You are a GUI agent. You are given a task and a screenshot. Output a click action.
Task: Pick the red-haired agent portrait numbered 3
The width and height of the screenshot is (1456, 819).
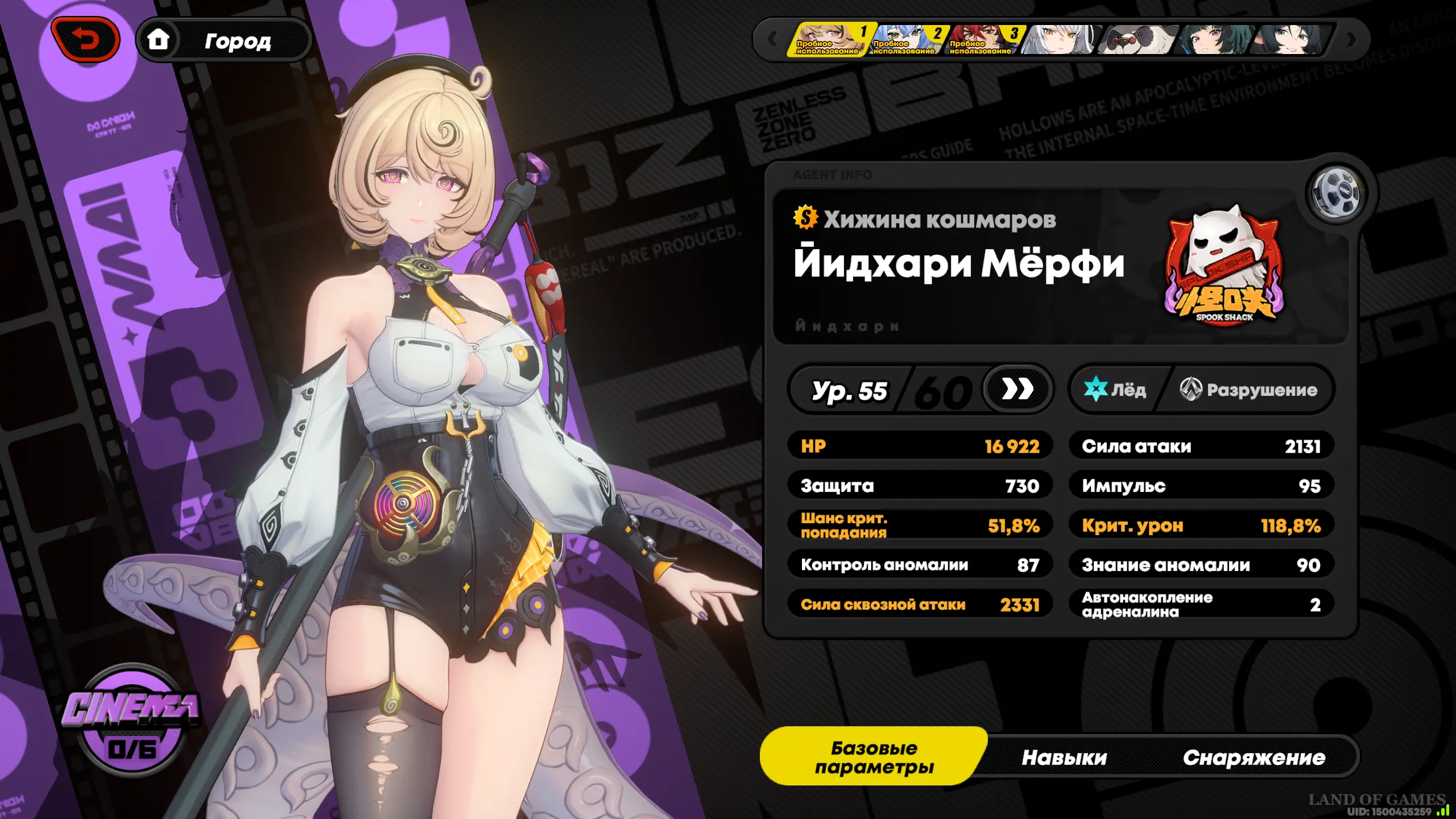coord(985,40)
